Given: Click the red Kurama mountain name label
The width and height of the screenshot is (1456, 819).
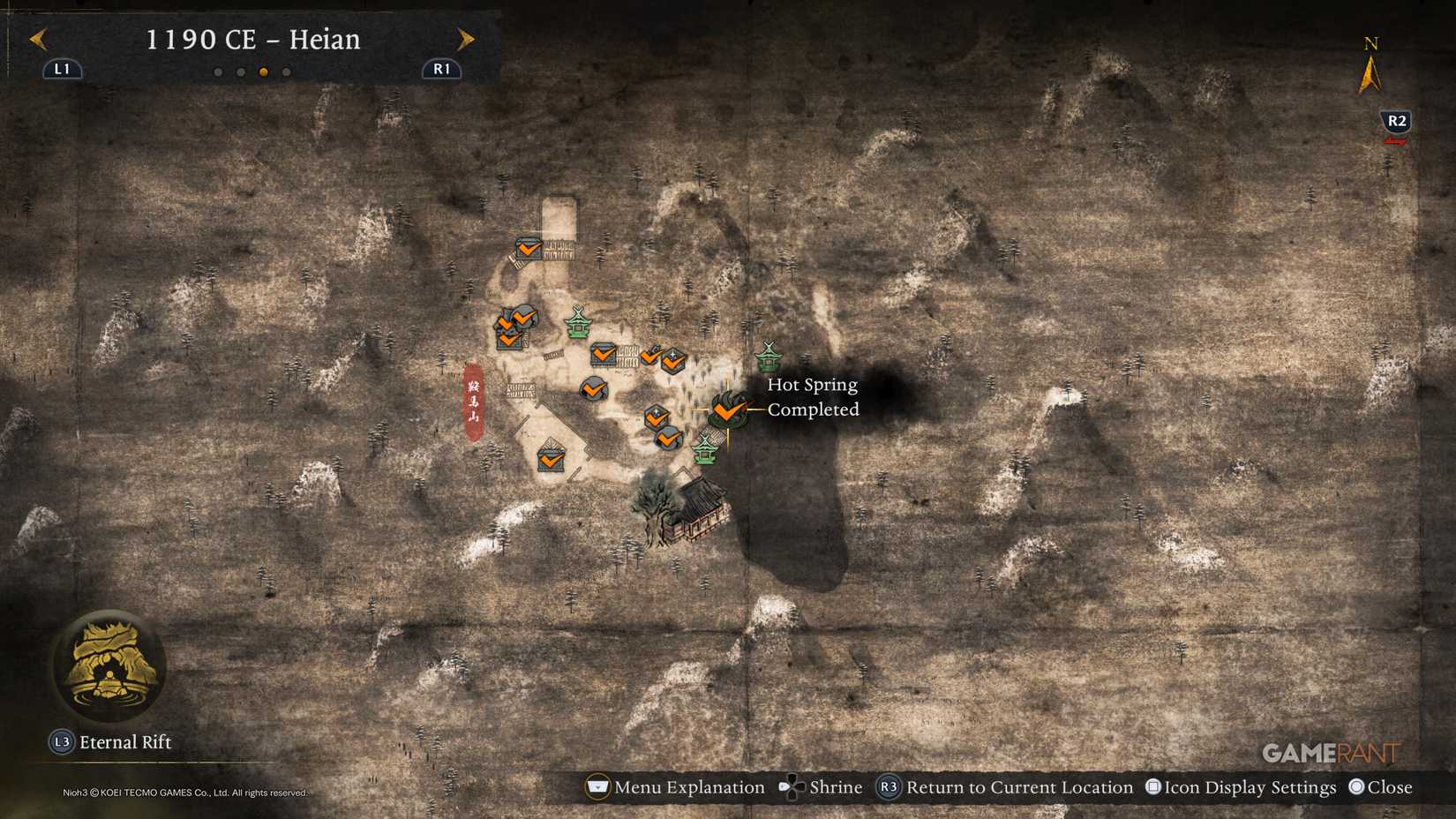Looking at the screenshot, I should pos(473,398).
